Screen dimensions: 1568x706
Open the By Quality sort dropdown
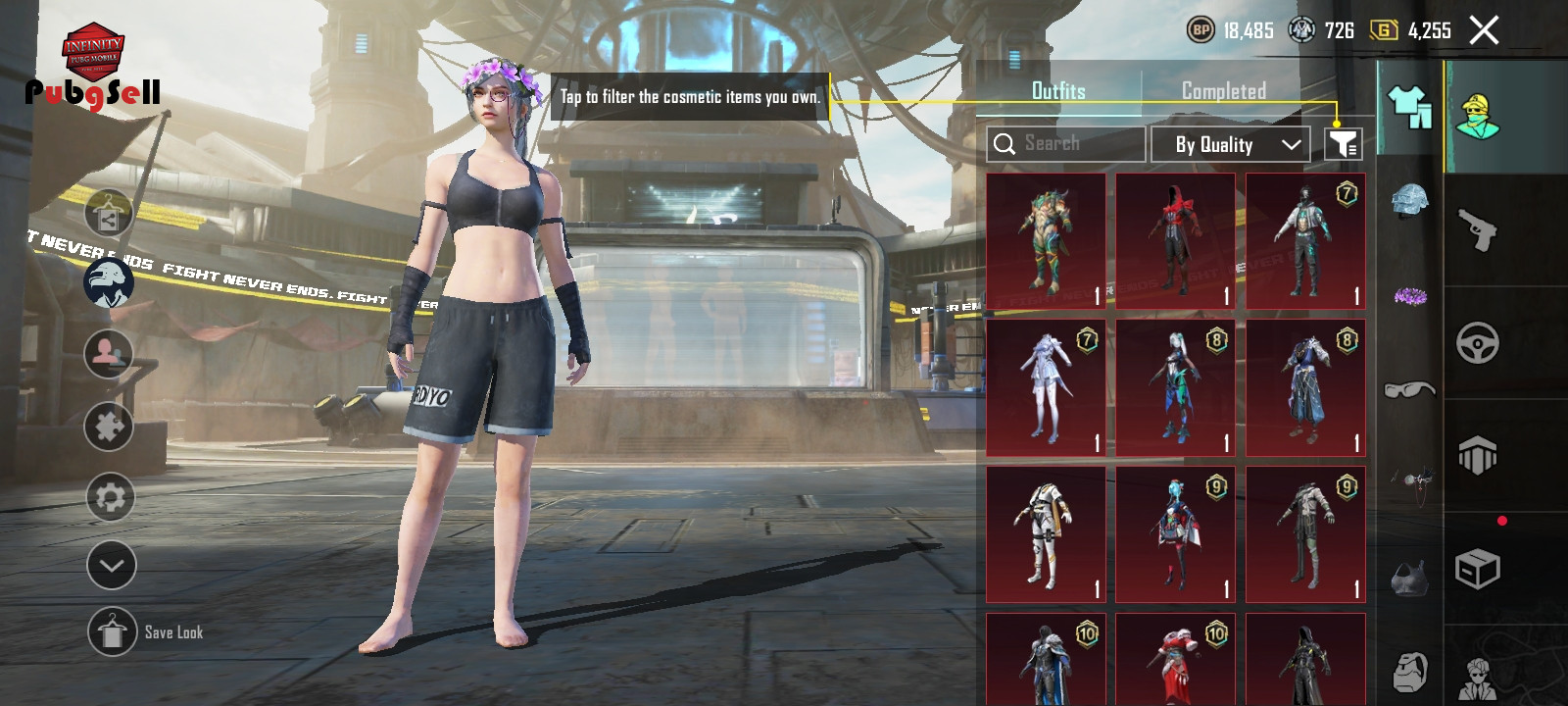(x=1230, y=145)
